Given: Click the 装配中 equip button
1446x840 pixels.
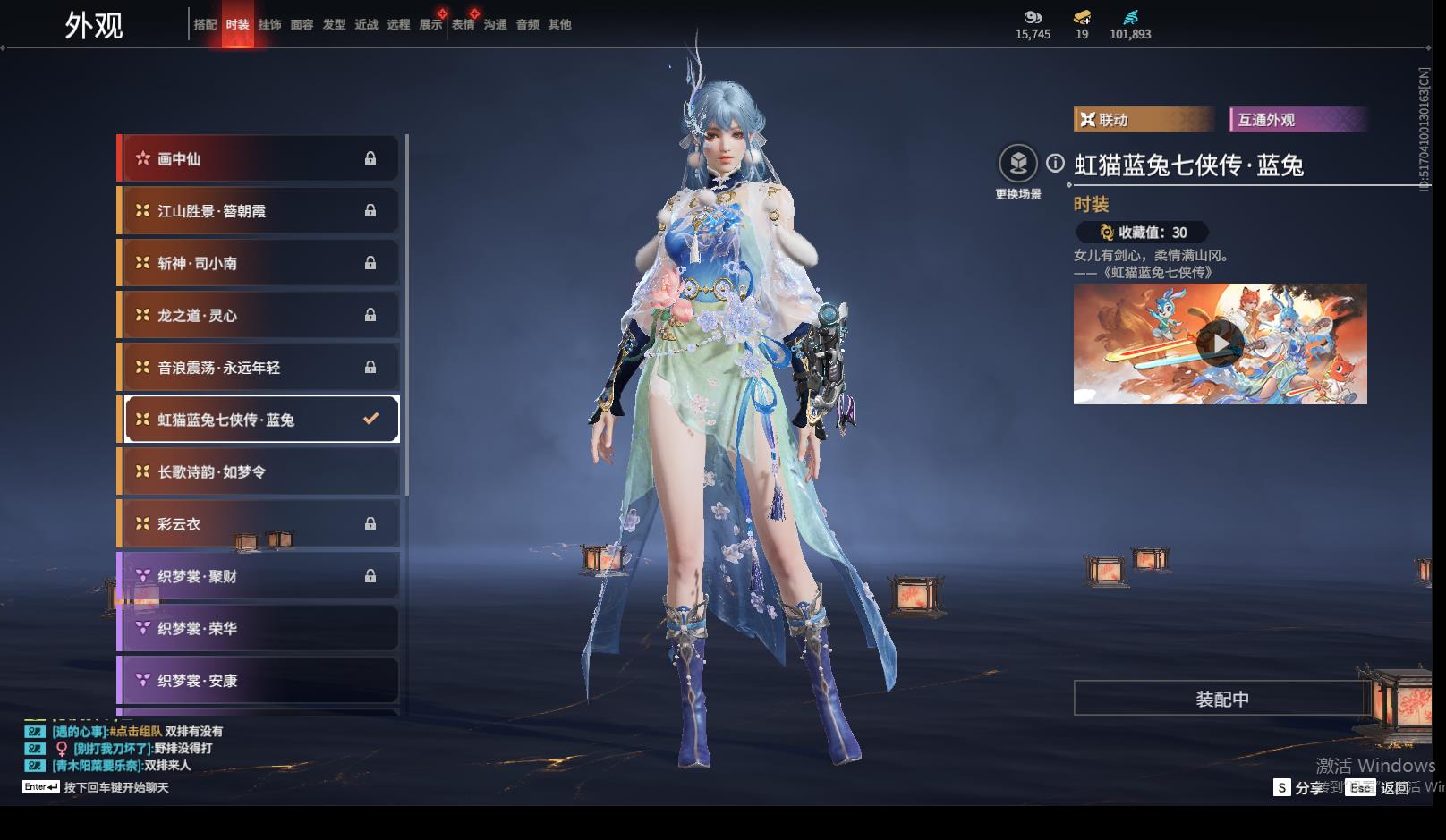Looking at the screenshot, I should tap(1221, 699).
